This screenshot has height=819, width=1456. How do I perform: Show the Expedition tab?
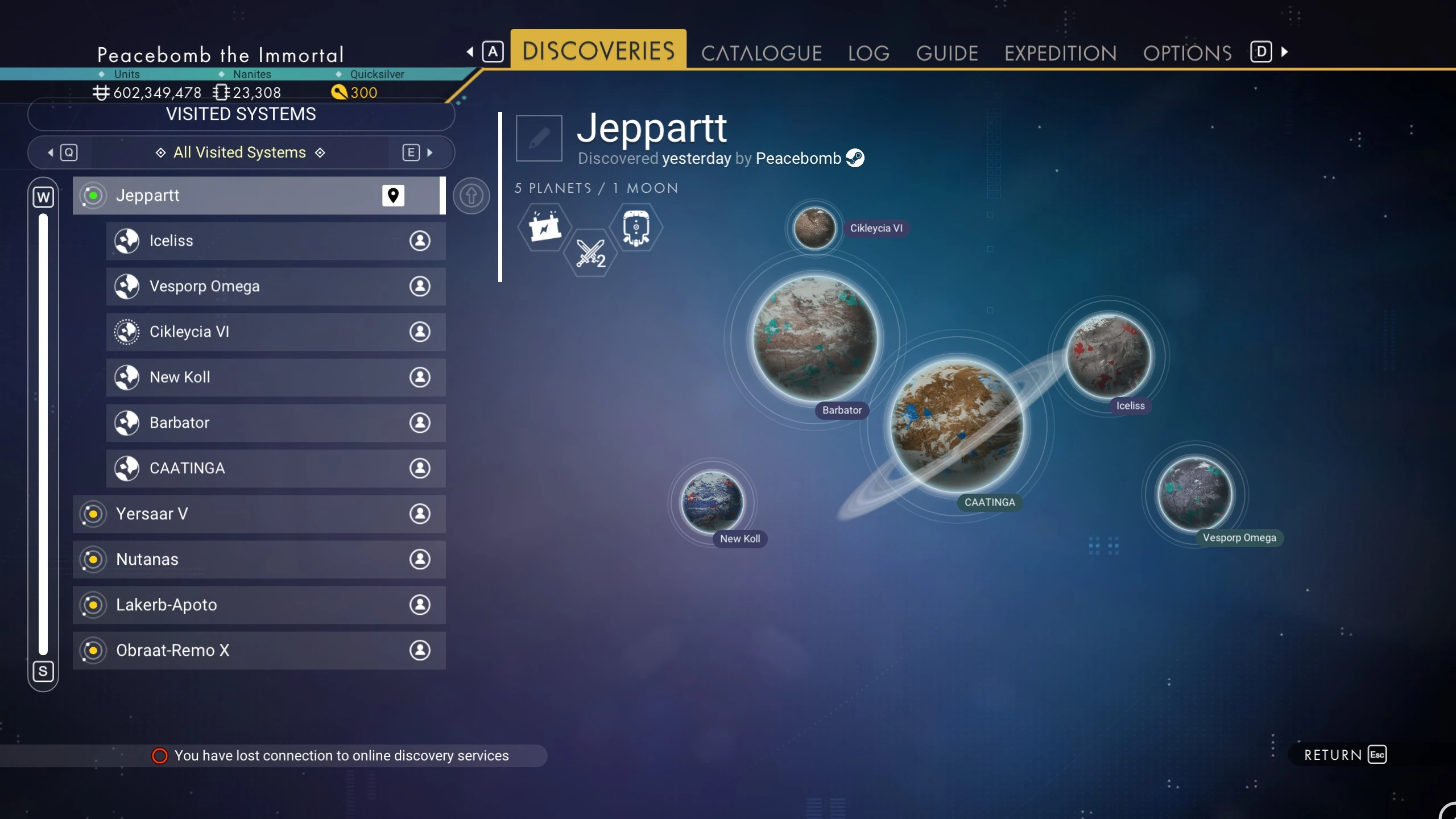(x=1060, y=53)
